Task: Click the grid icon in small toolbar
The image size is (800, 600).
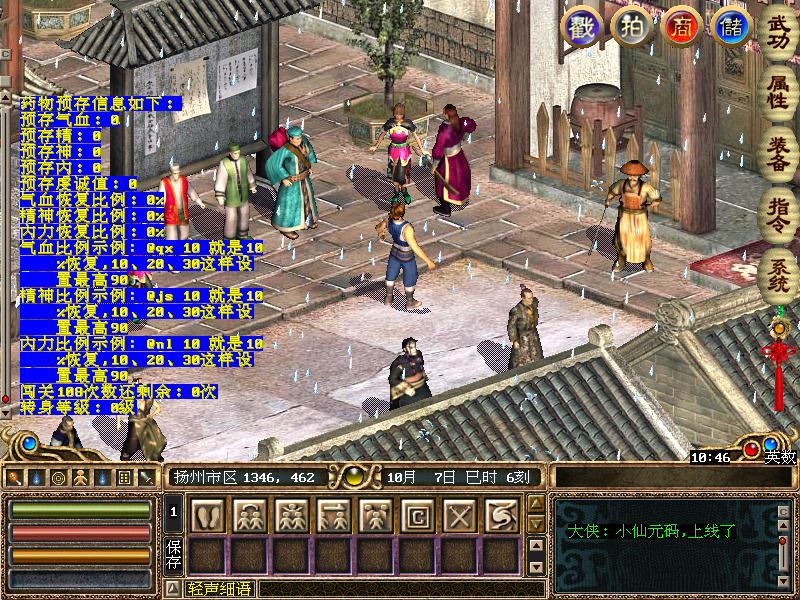Action: 124,477
